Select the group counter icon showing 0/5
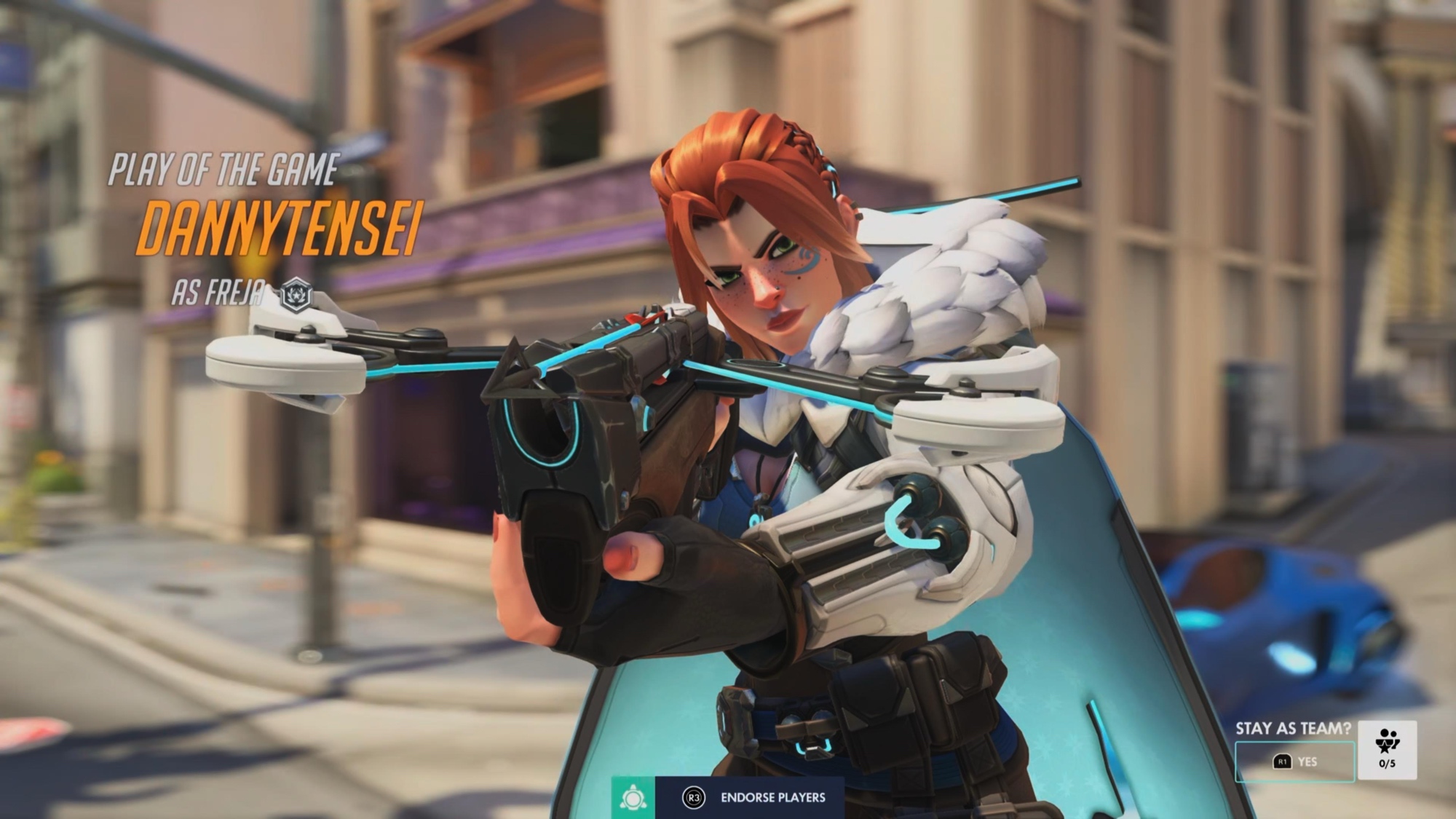 tap(1387, 750)
